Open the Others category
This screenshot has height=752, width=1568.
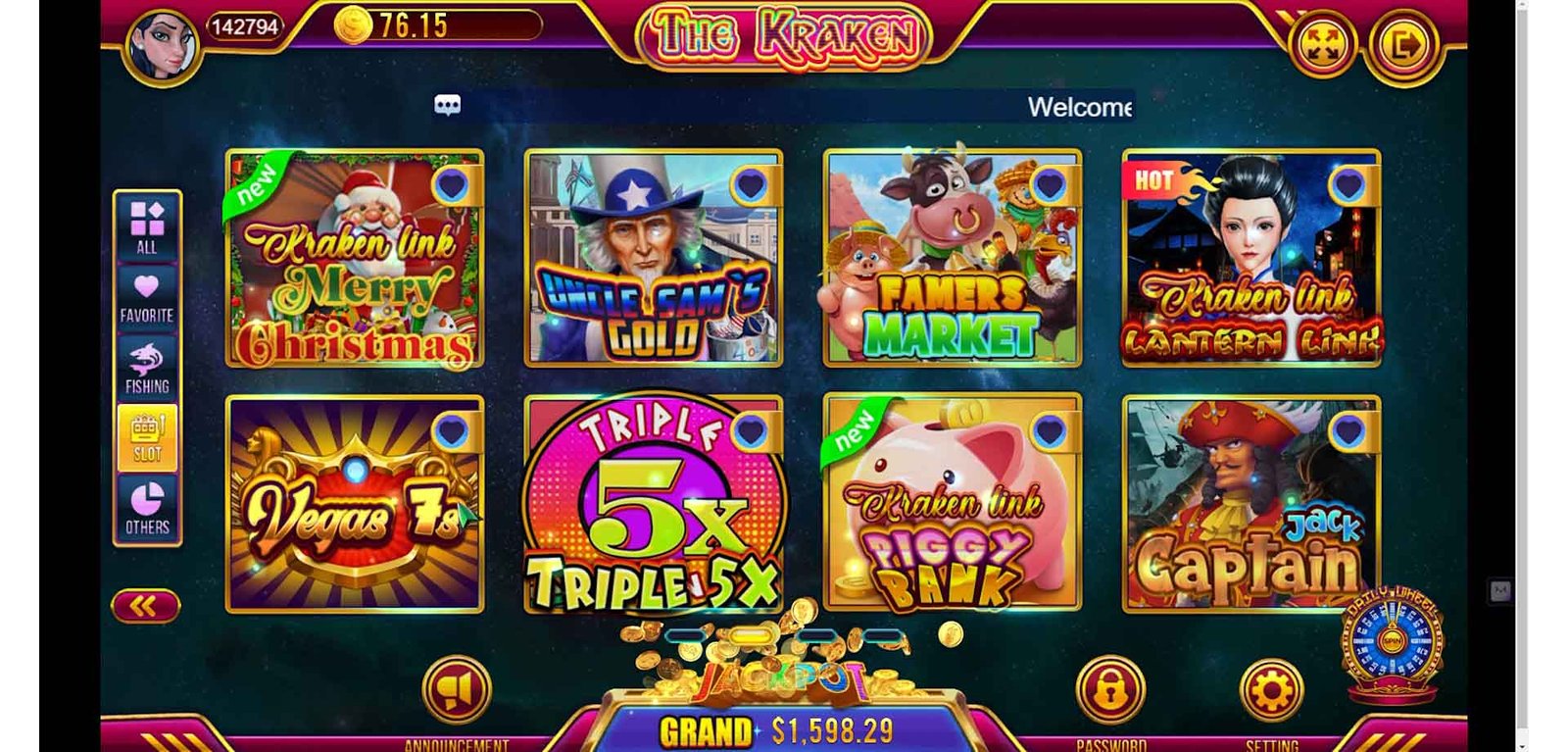(147, 508)
